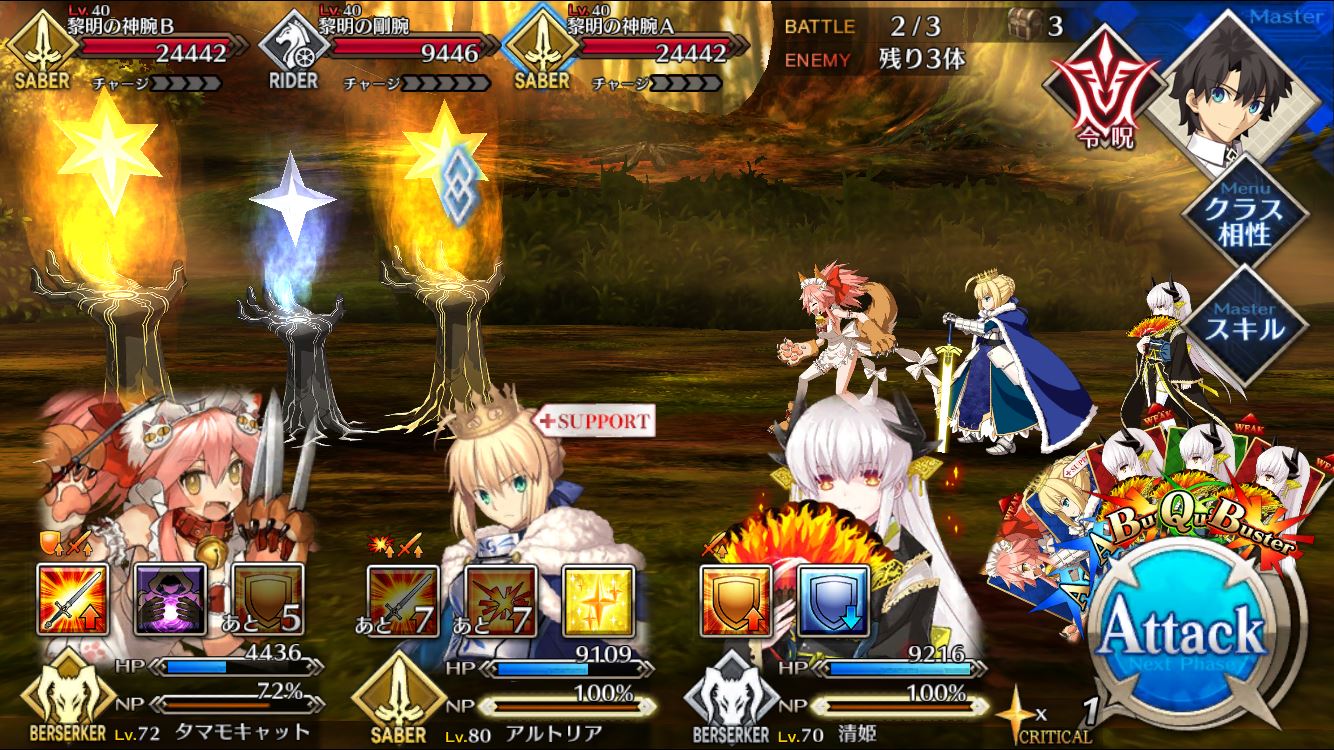
Task: Activate Tamamo Cat's sword attack-up skill
Action: click(72, 600)
